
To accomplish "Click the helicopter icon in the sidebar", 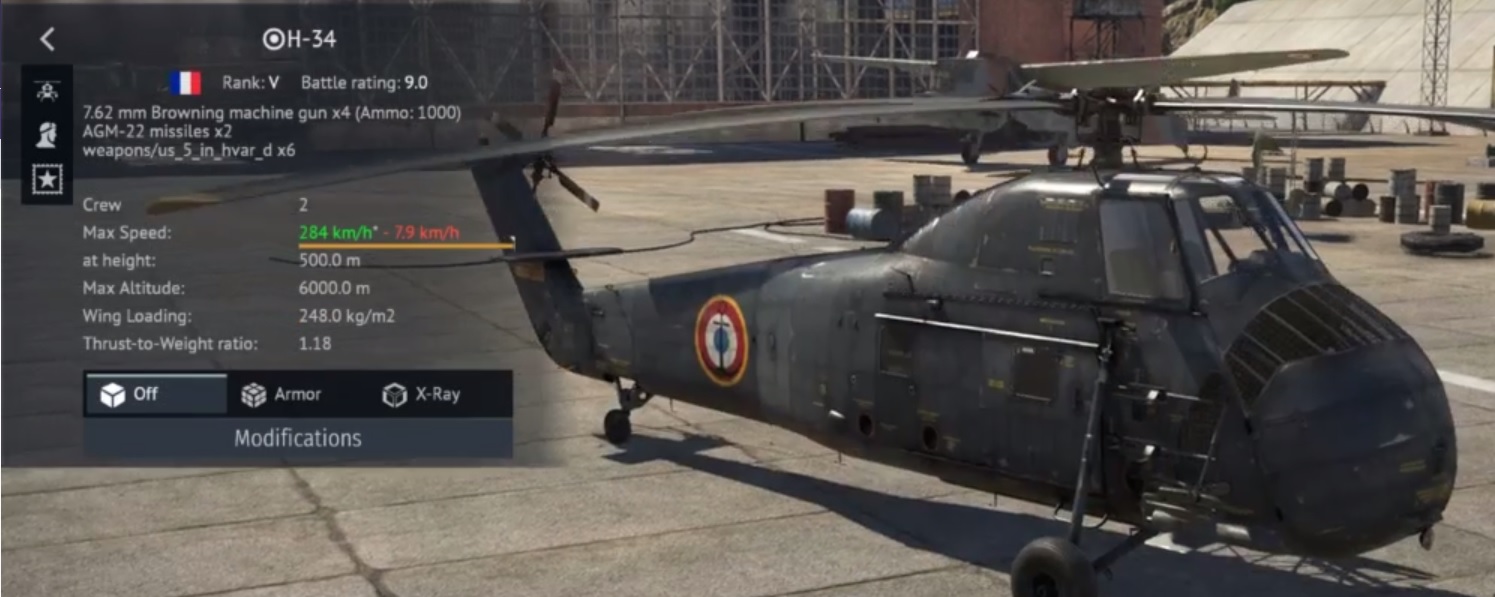I will coord(47,91).
